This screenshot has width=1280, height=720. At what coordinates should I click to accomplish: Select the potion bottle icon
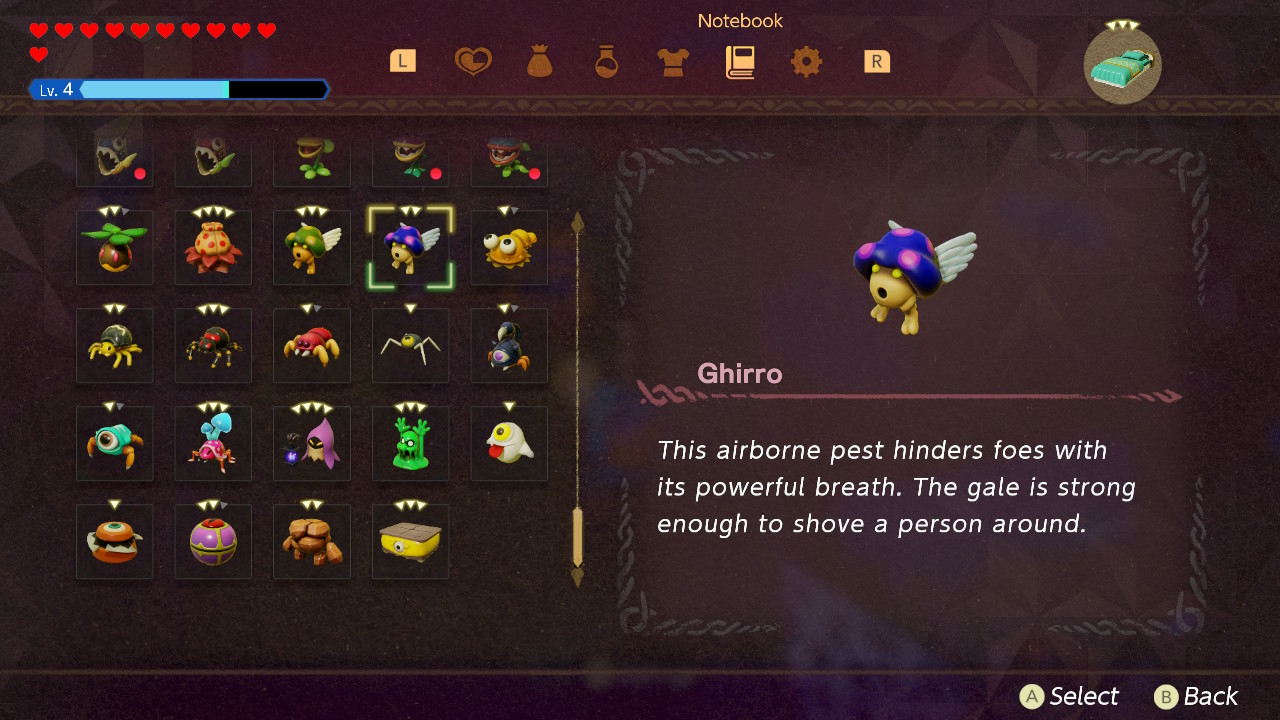pos(605,60)
